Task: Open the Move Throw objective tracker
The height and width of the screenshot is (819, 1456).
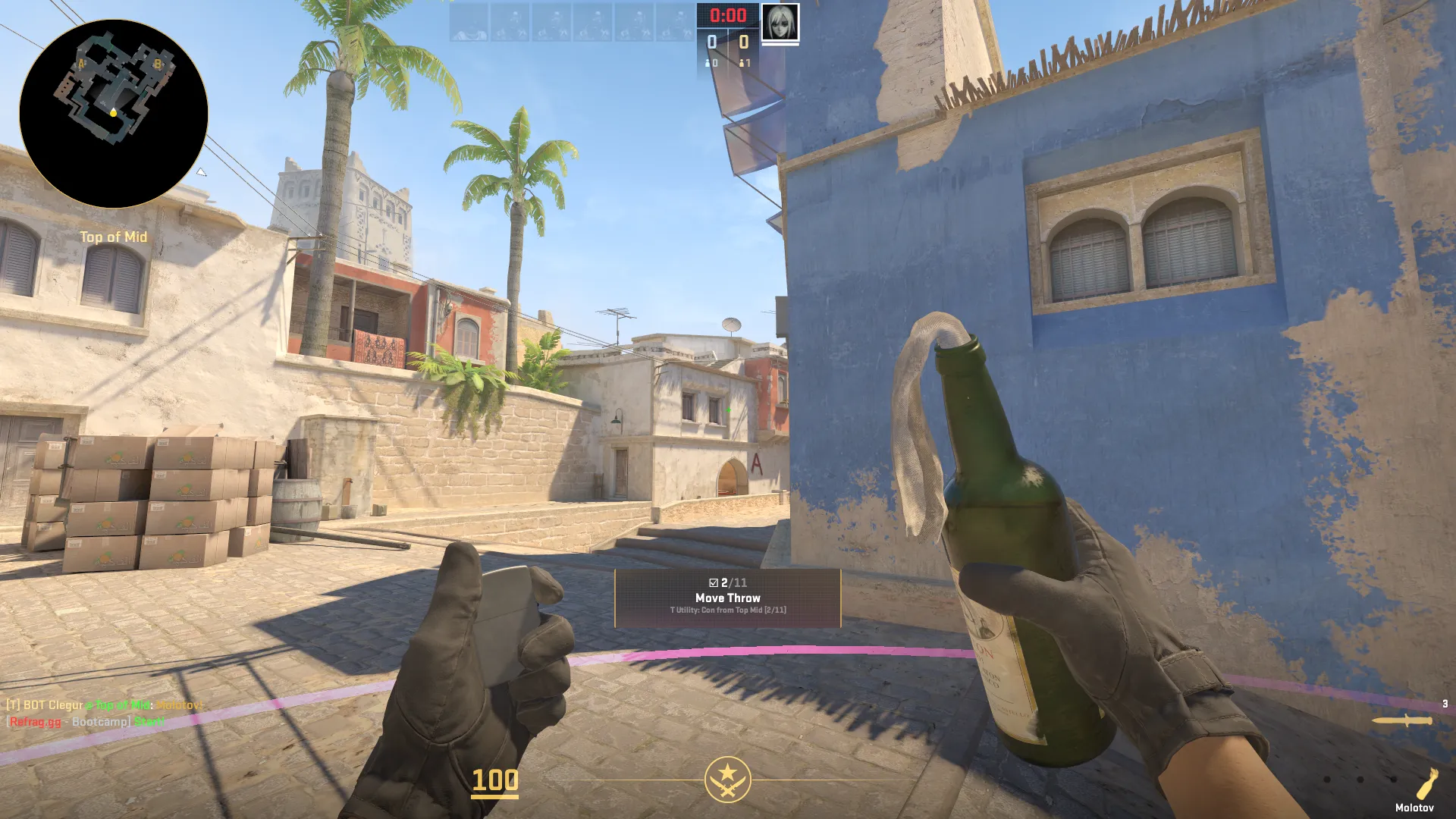Action: (727, 598)
